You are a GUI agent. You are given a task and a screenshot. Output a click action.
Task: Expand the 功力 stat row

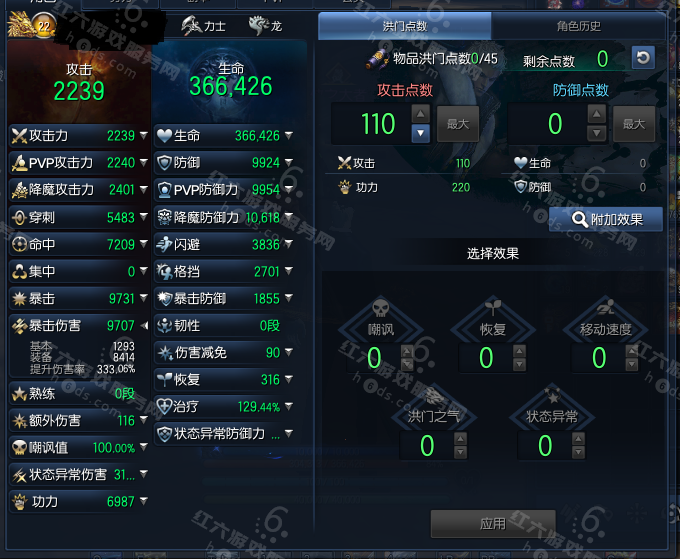tap(143, 501)
